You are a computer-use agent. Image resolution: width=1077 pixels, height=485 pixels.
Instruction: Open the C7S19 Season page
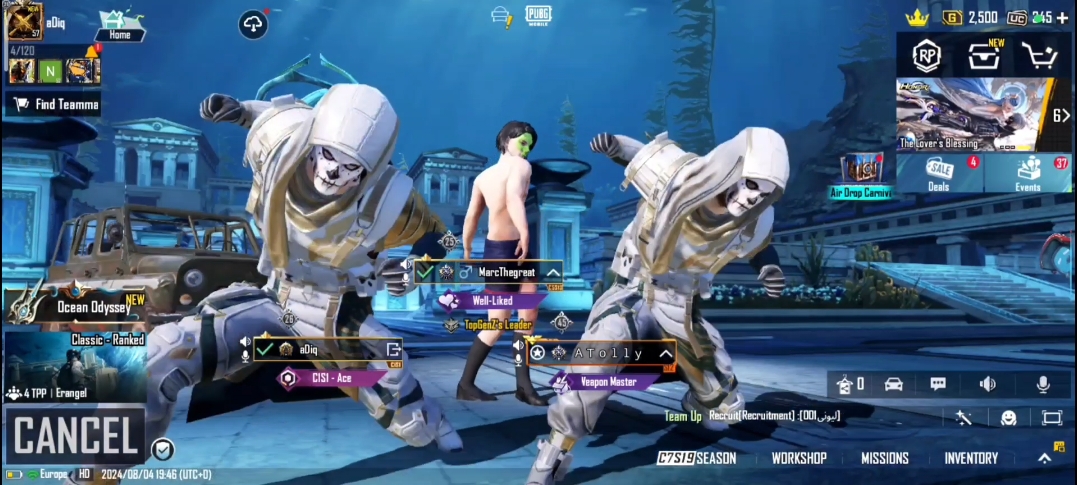(x=697, y=458)
